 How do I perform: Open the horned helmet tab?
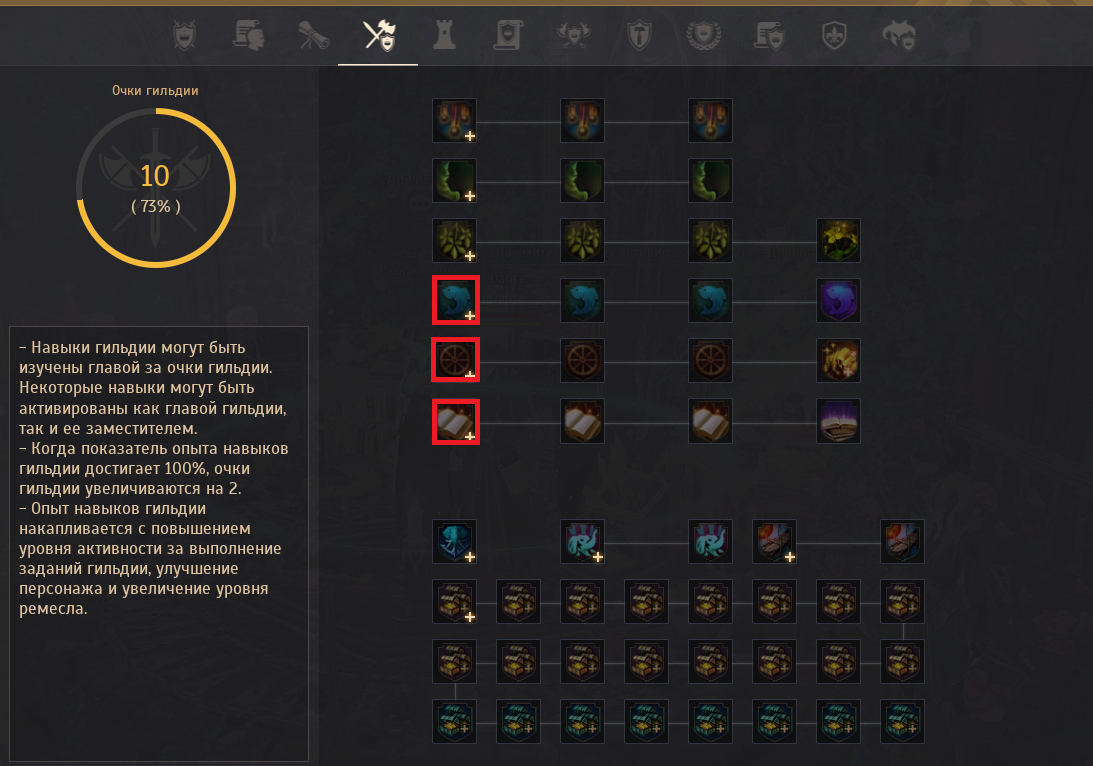coord(898,36)
